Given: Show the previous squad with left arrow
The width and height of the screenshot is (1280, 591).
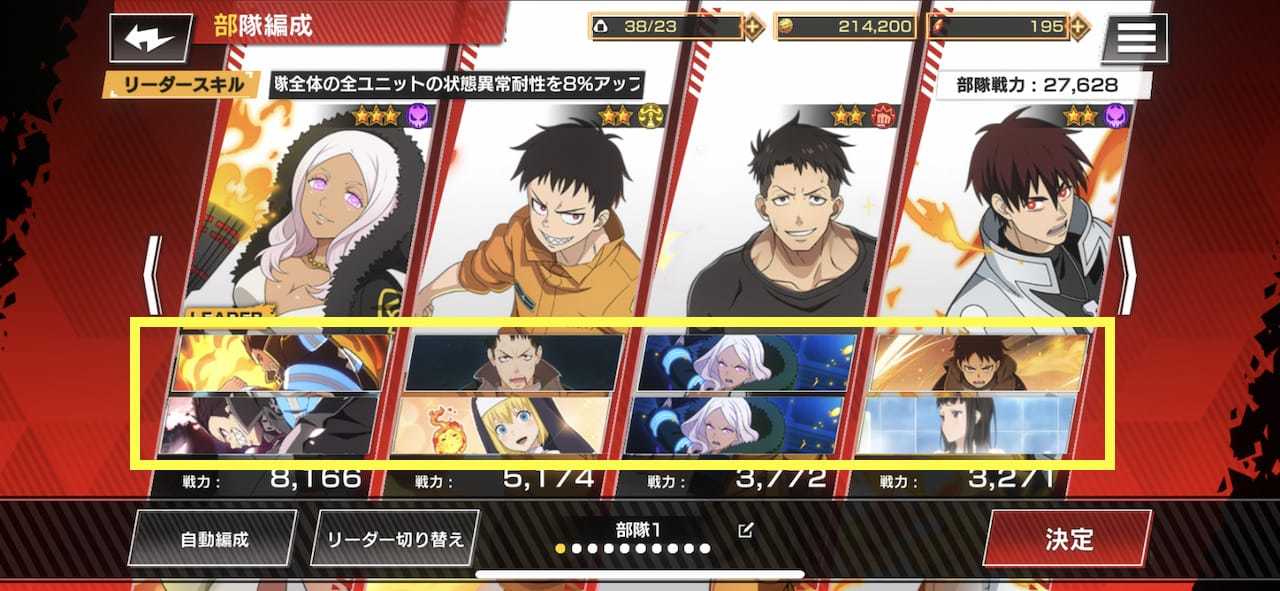Looking at the screenshot, I should click(152, 275).
